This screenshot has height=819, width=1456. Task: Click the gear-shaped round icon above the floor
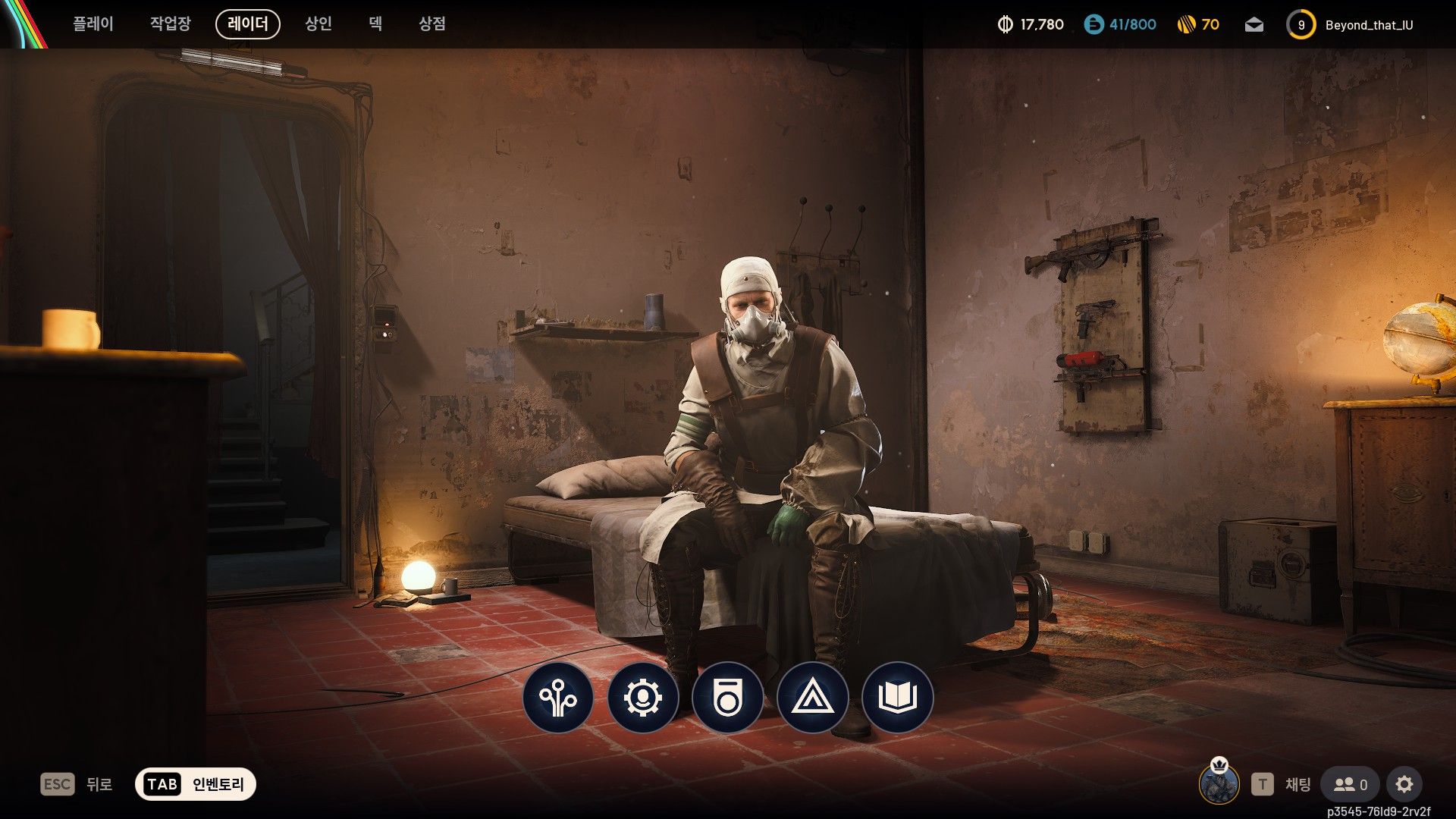point(643,698)
